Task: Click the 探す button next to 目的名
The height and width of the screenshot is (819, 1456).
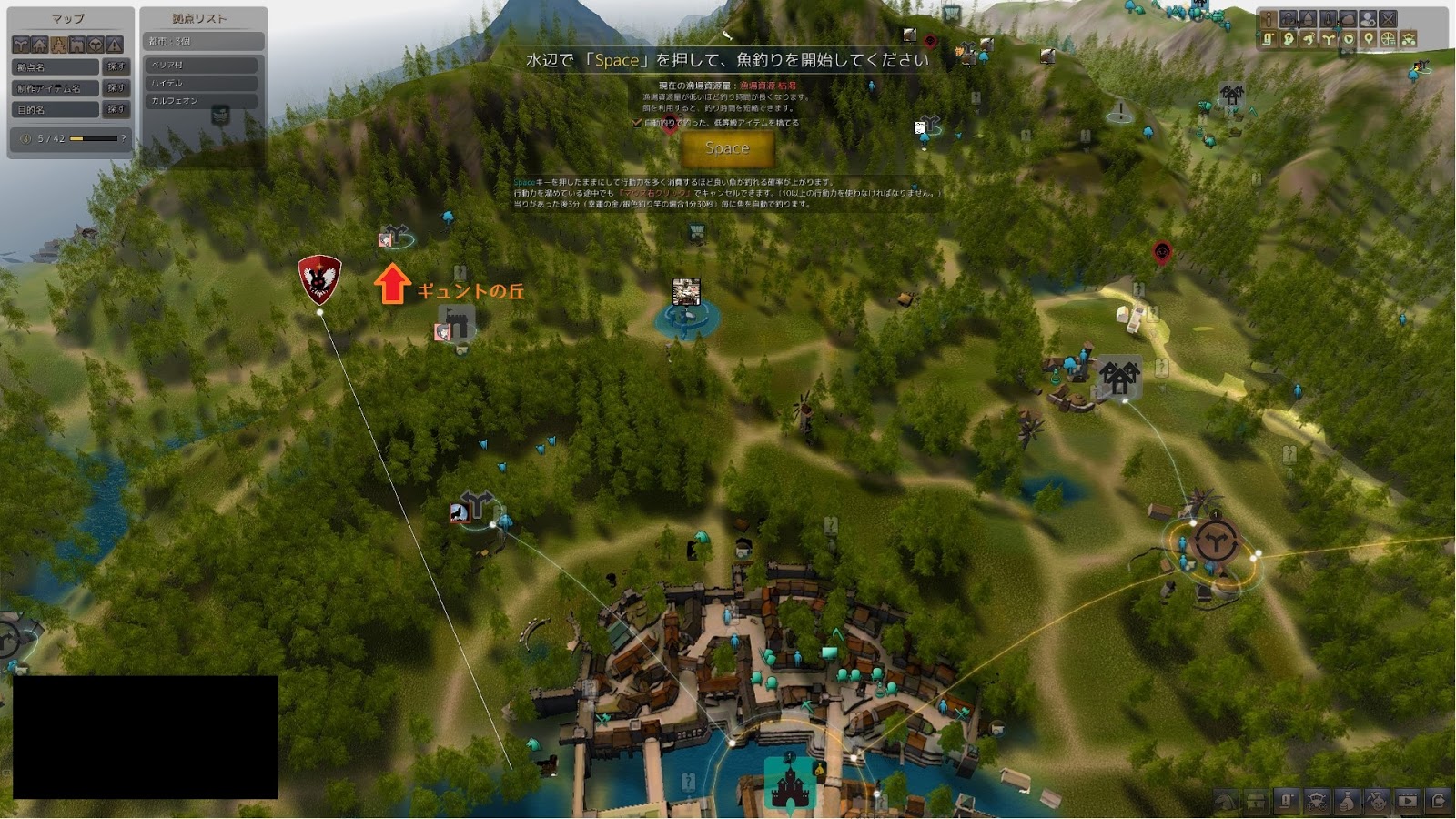Action: (116, 109)
